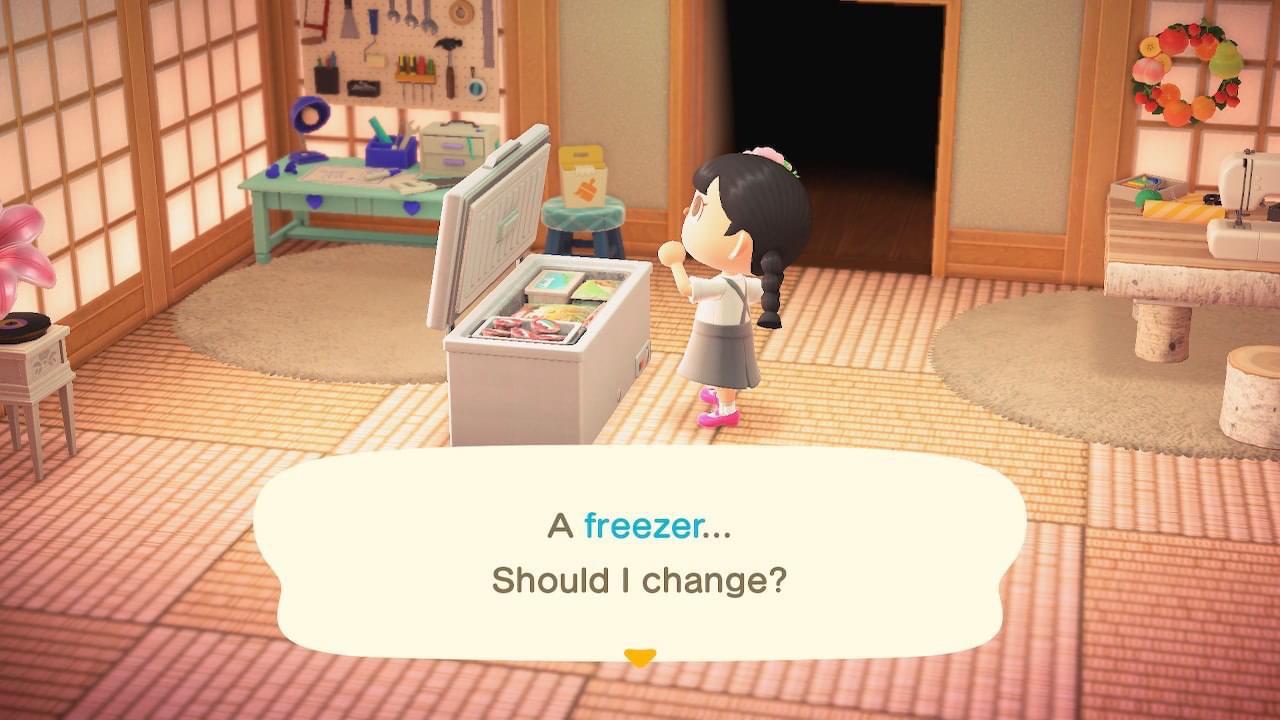Grab a wrench hanging on the pegboard

pos(409,17)
